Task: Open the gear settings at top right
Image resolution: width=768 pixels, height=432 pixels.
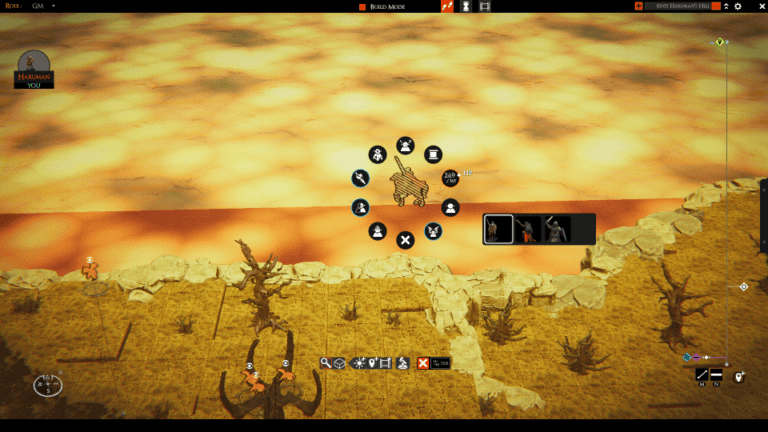Action: click(738, 6)
